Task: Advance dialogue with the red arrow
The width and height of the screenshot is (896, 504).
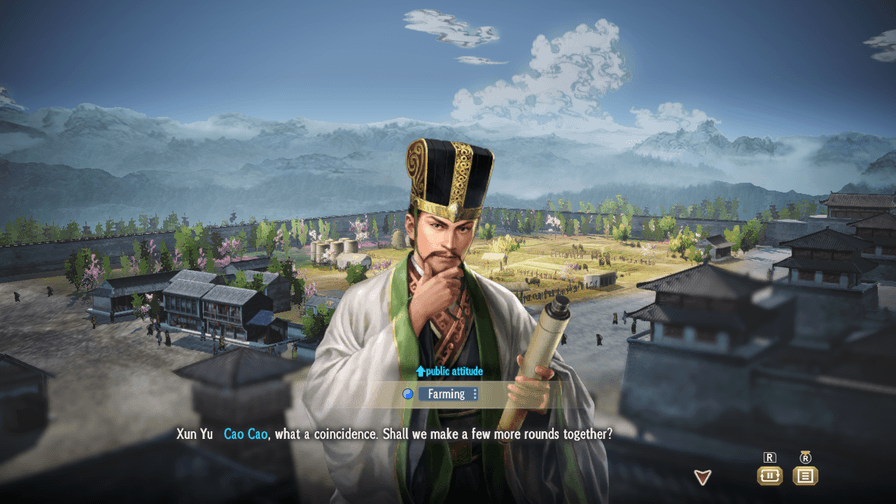Action: click(x=703, y=477)
